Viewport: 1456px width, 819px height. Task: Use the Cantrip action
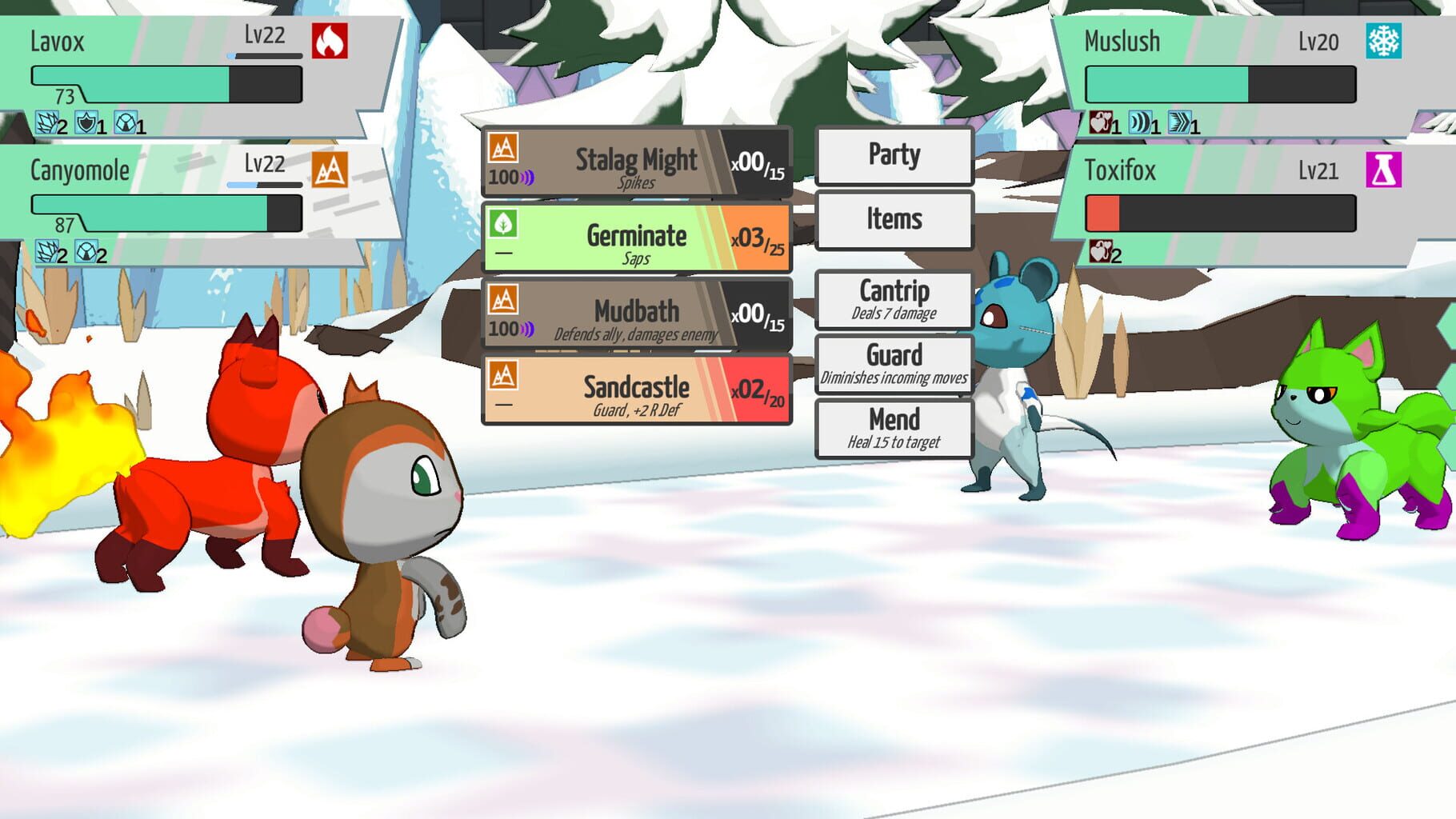[x=894, y=300]
